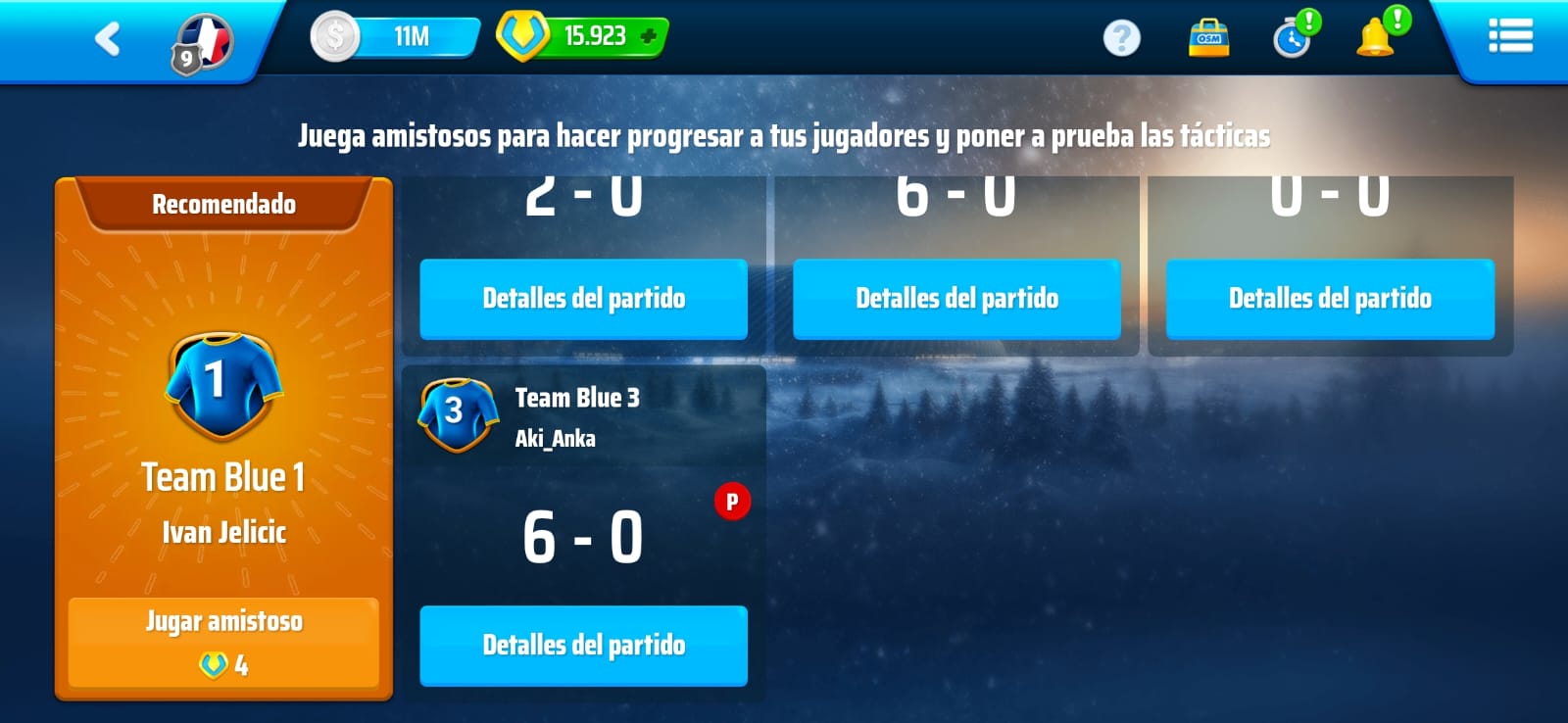Select the Team Blue 3 jersey icon
Image resolution: width=1568 pixels, height=723 pixels.
click(x=457, y=413)
